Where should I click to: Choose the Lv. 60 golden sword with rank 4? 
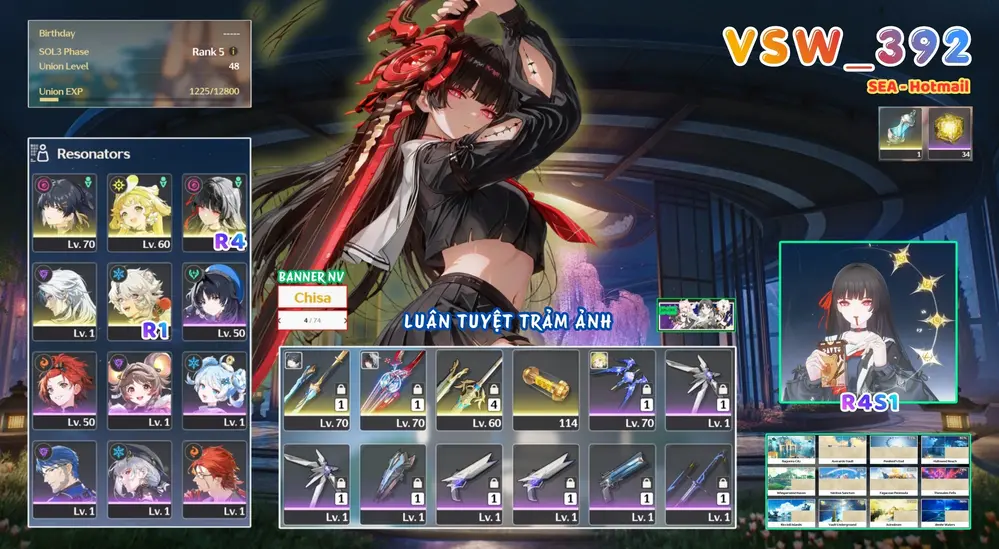(x=469, y=388)
